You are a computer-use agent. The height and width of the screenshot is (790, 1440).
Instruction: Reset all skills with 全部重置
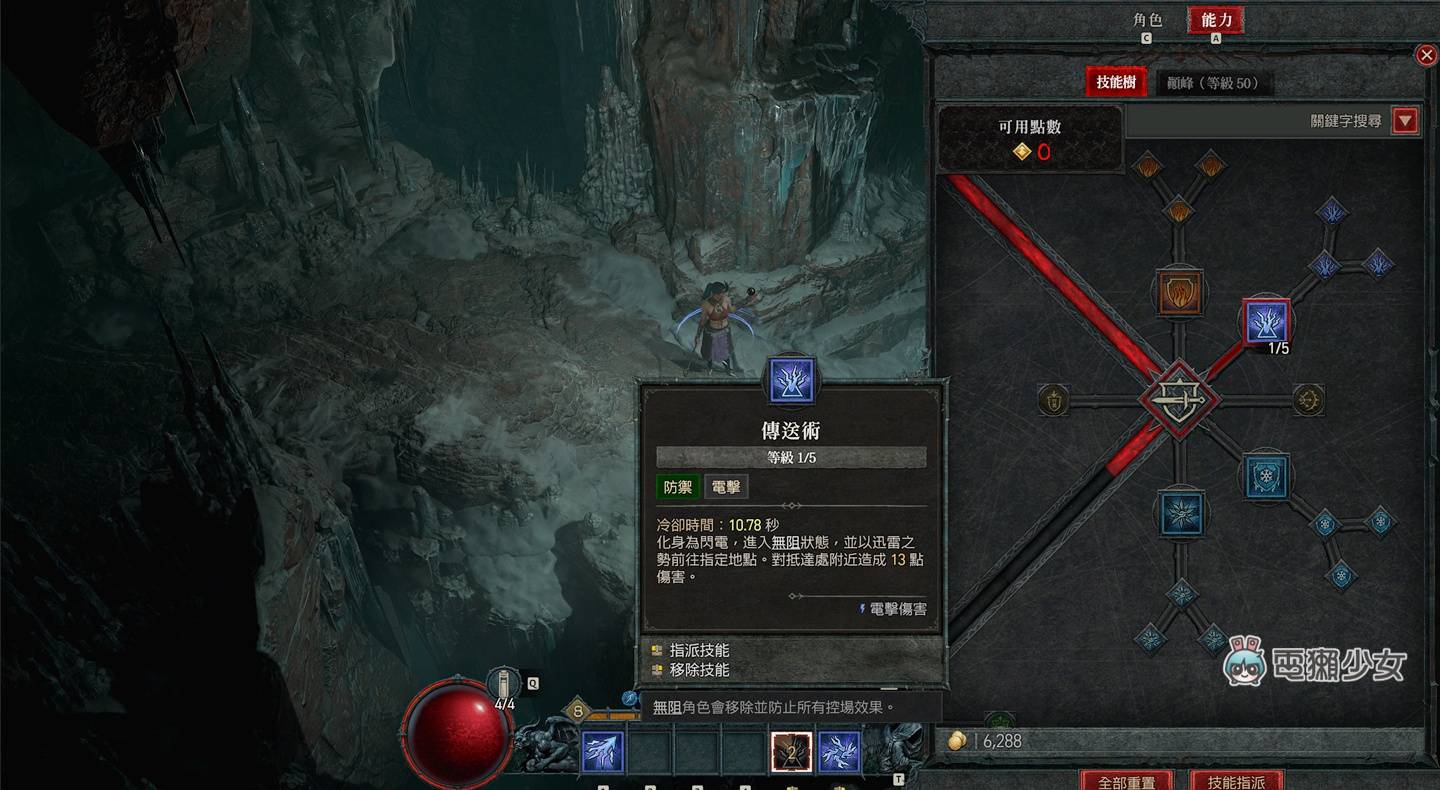1127,781
